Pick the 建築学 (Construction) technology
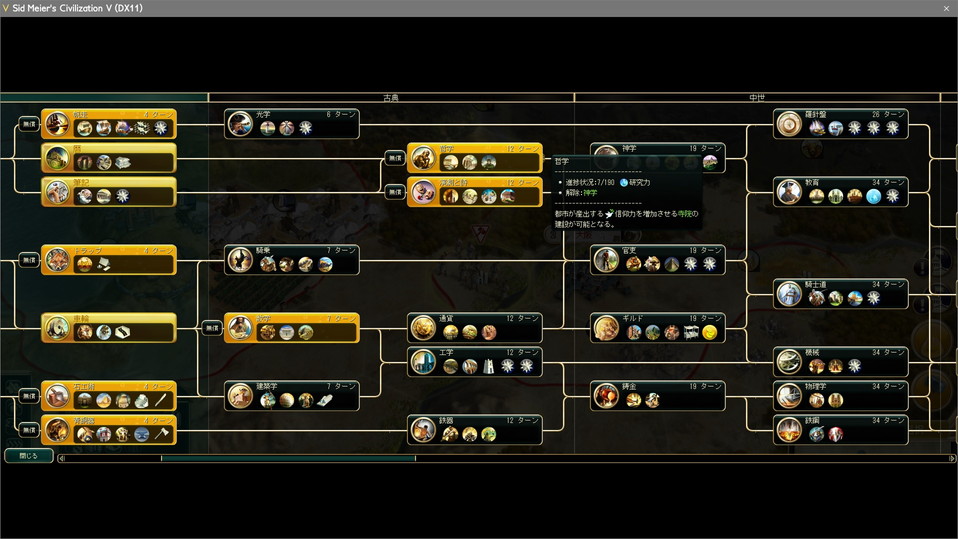Screen dimensions: 958x539 coord(291,395)
